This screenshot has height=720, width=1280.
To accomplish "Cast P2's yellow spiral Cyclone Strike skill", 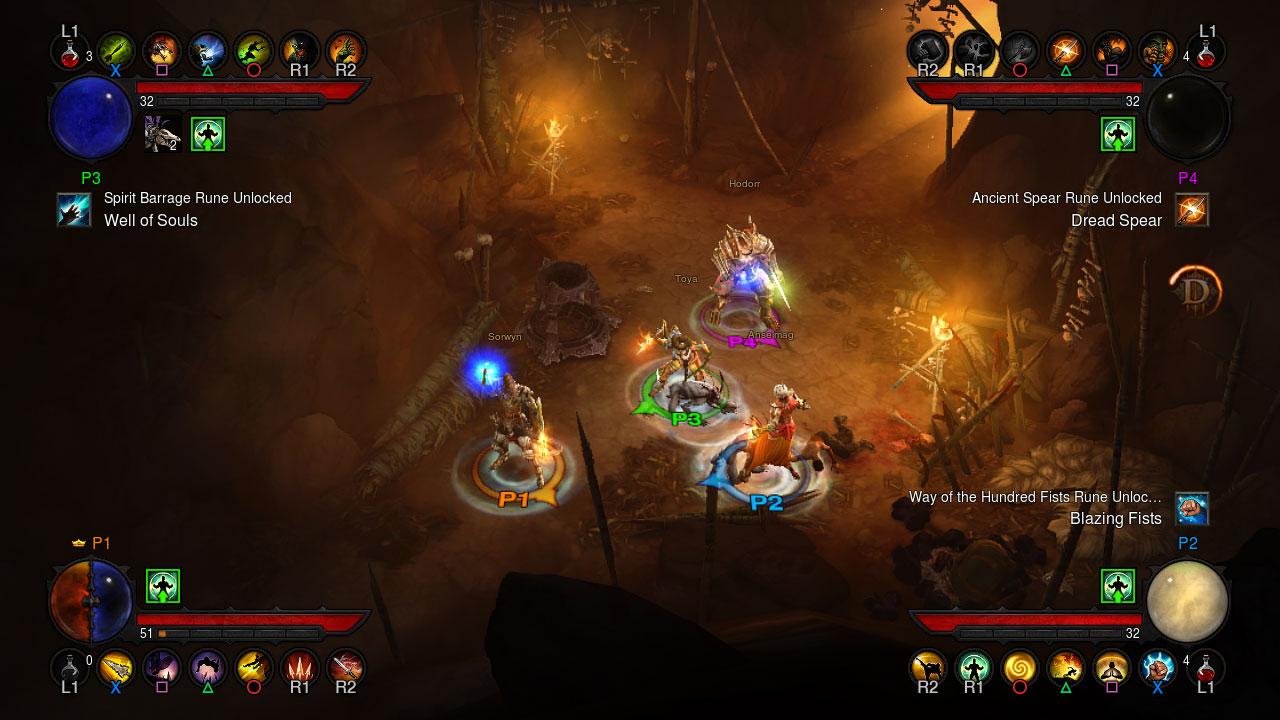I will pyautogui.click(x=1020, y=667).
